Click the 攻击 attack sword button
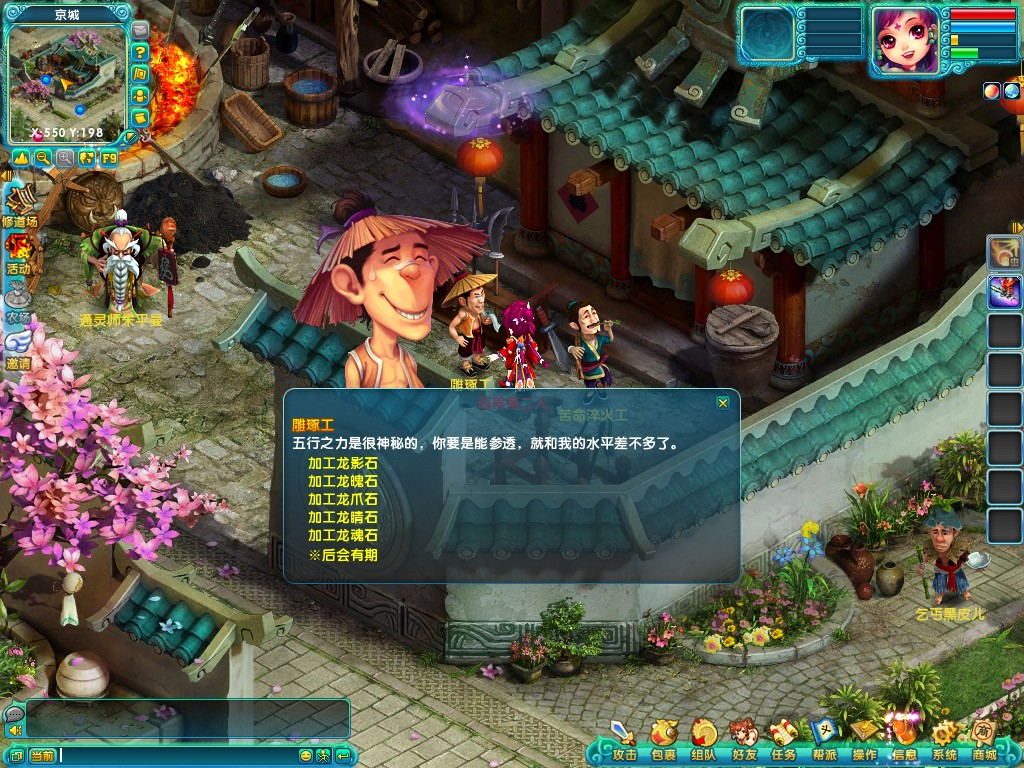The image size is (1024, 768). click(x=624, y=740)
